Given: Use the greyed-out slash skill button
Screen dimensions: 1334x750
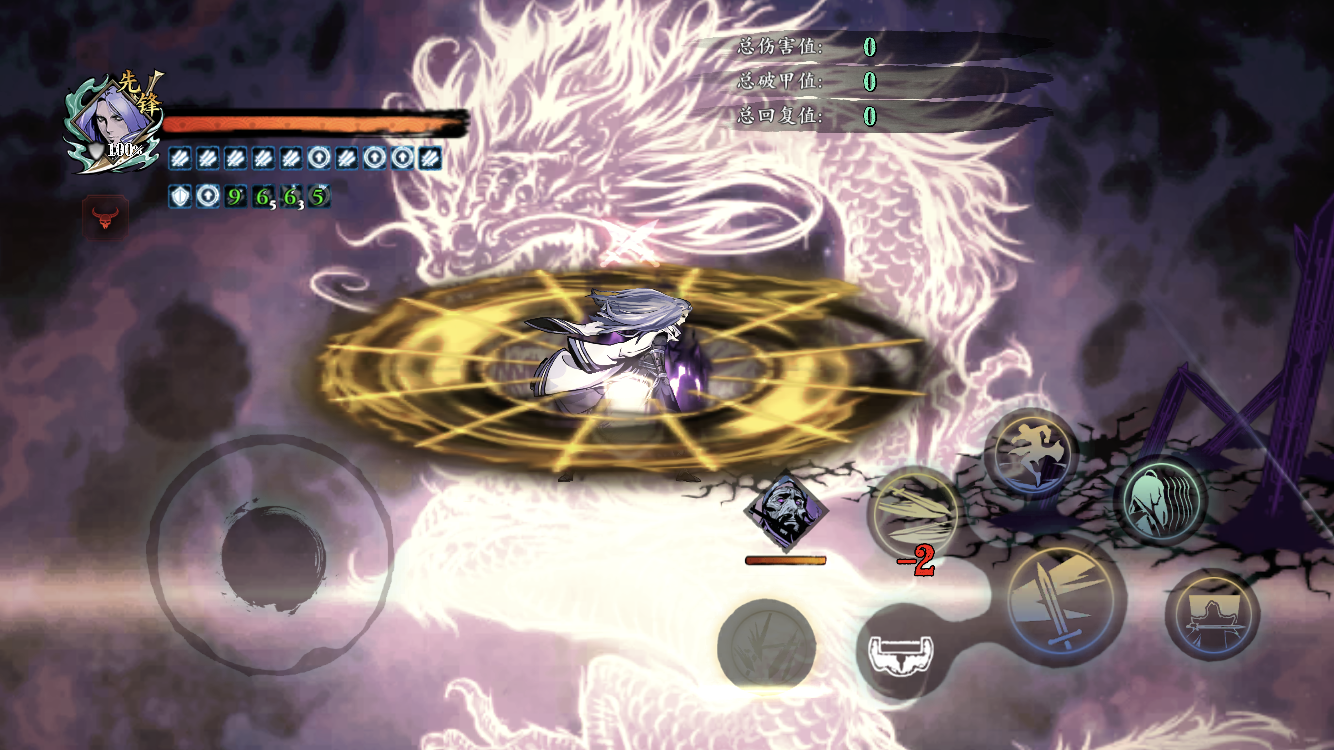Looking at the screenshot, I should 767,646.
